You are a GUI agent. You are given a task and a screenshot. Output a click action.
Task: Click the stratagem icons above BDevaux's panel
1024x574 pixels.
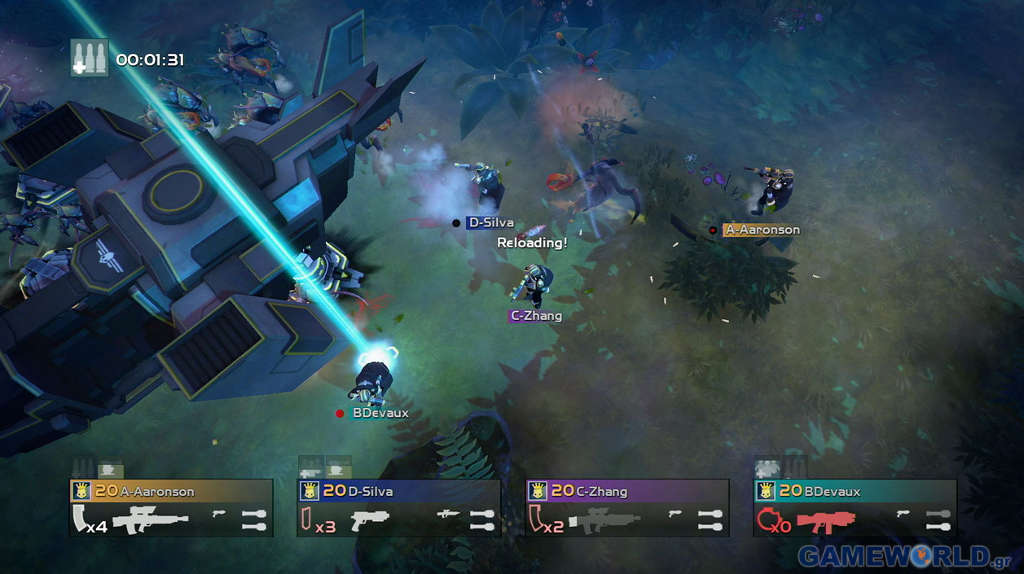(x=779, y=467)
